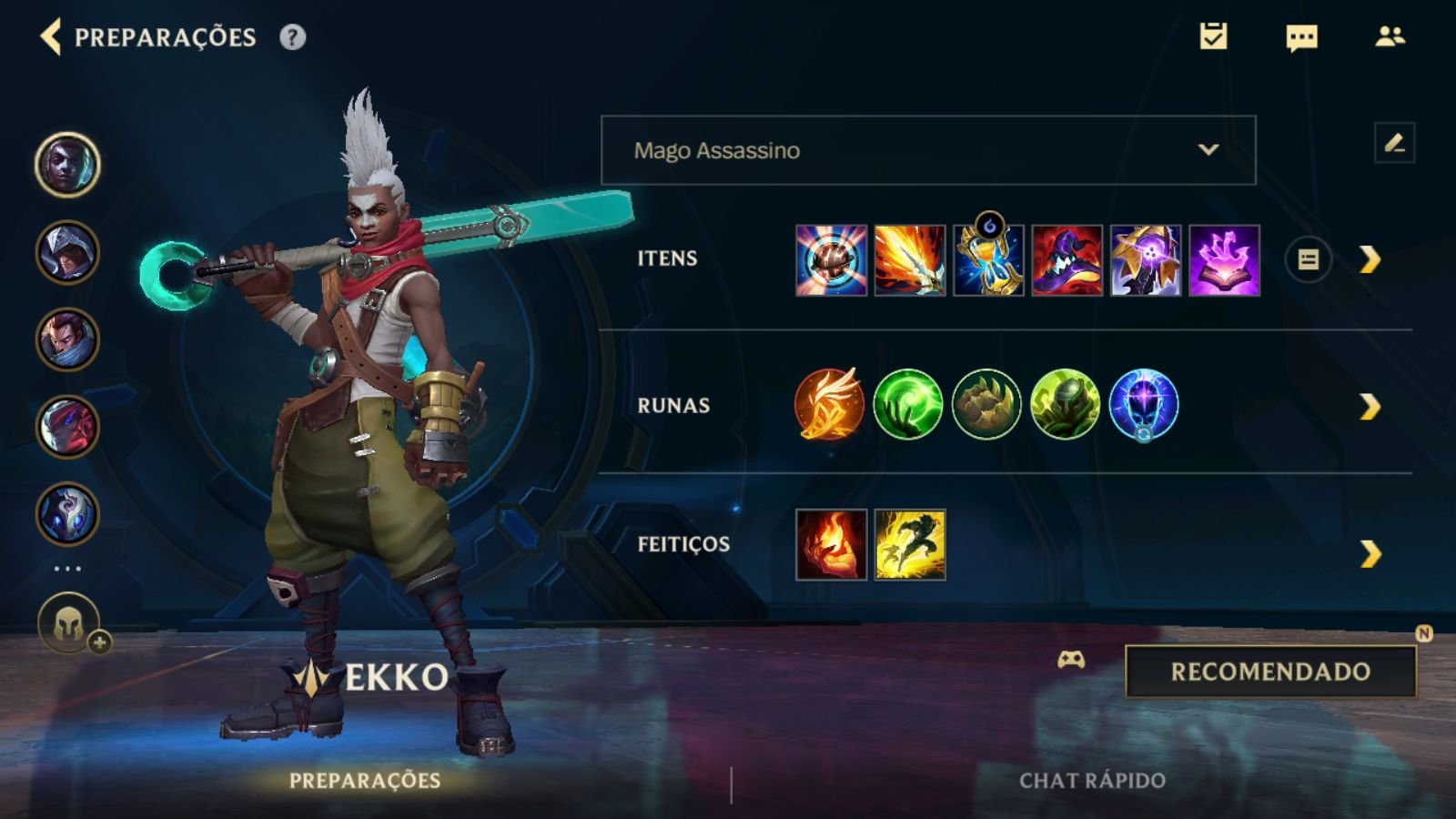Tap the gamepad controller icon
The image size is (1456, 819).
1071,660
